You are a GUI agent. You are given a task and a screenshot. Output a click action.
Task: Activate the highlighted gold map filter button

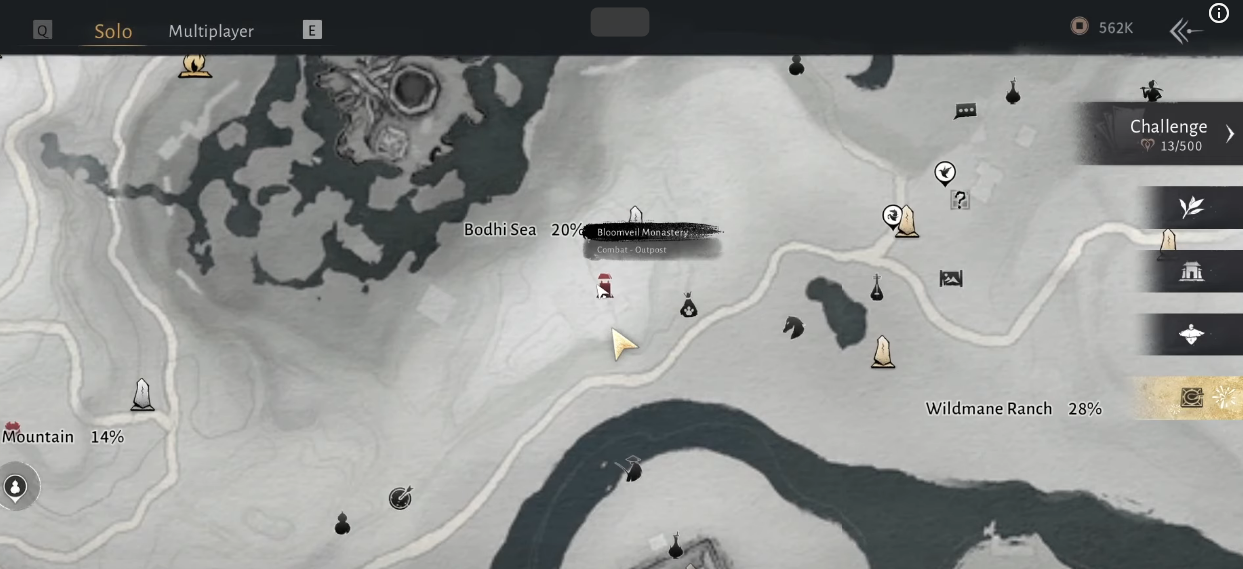point(1191,398)
